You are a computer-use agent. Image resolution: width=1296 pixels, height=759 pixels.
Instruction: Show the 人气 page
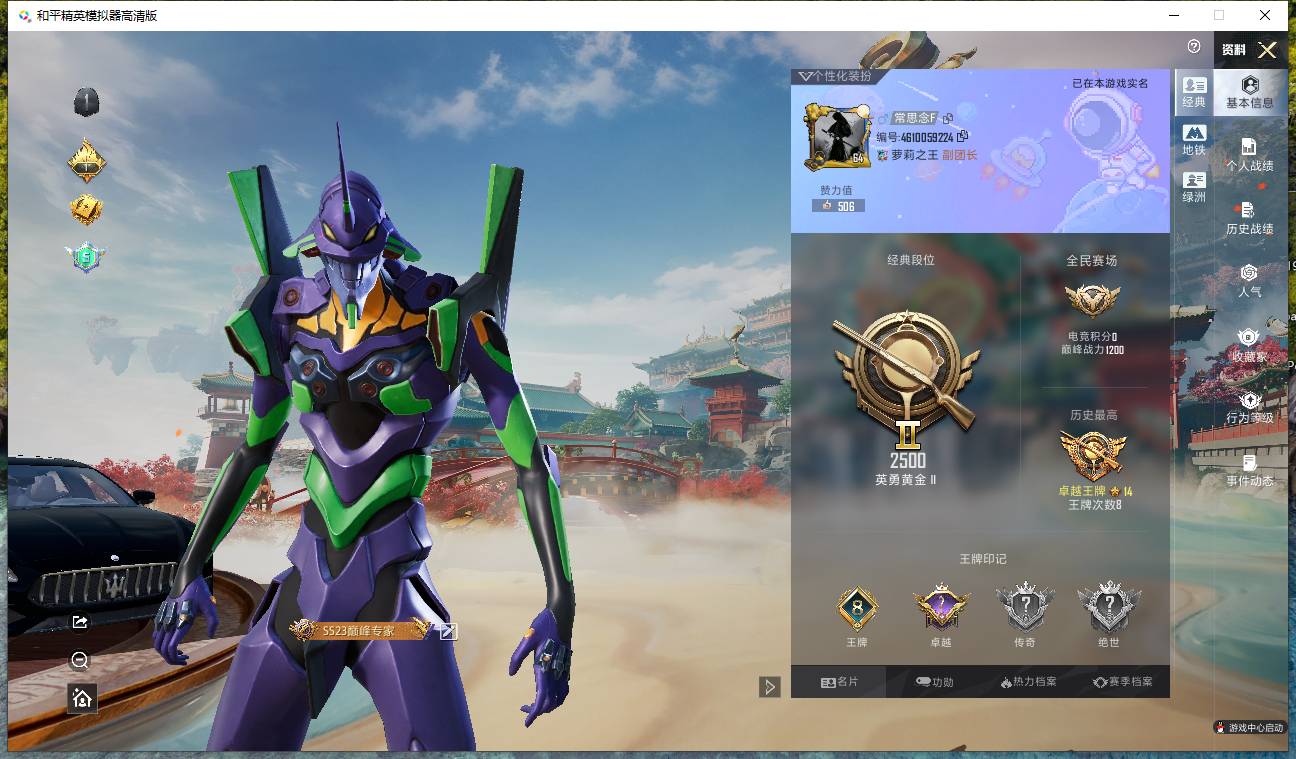1249,281
